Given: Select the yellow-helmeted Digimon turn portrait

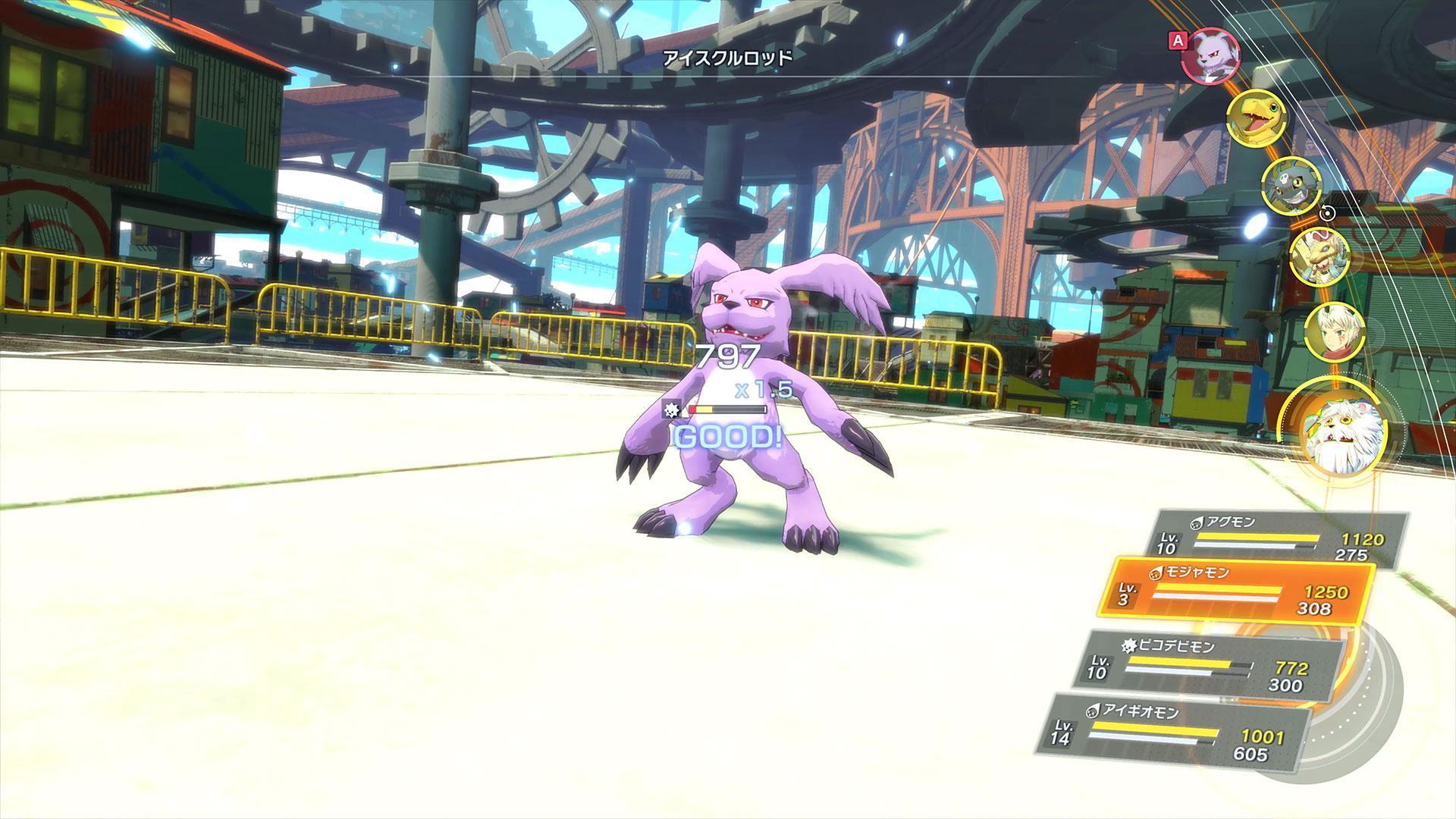Looking at the screenshot, I should click(1319, 256).
